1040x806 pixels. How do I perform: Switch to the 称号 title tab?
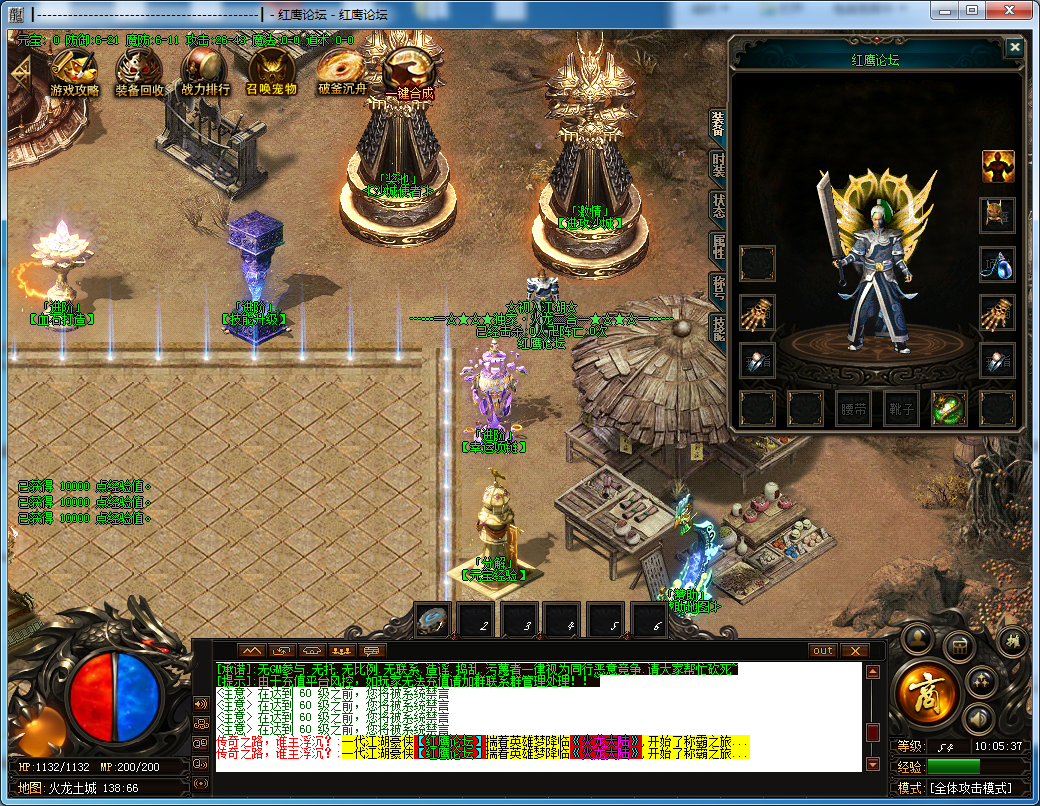718,286
